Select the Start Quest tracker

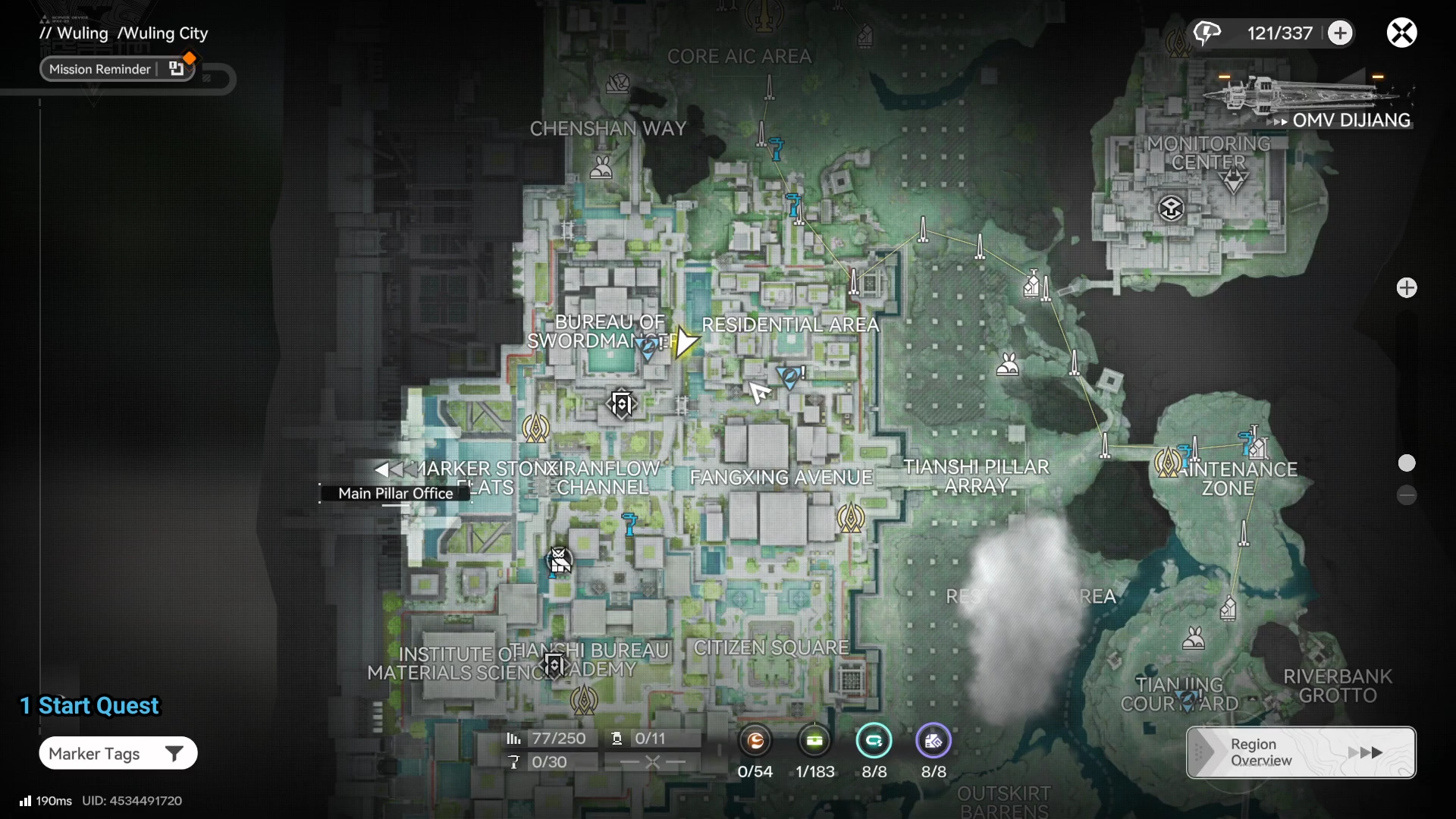click(x=90, y=705)
